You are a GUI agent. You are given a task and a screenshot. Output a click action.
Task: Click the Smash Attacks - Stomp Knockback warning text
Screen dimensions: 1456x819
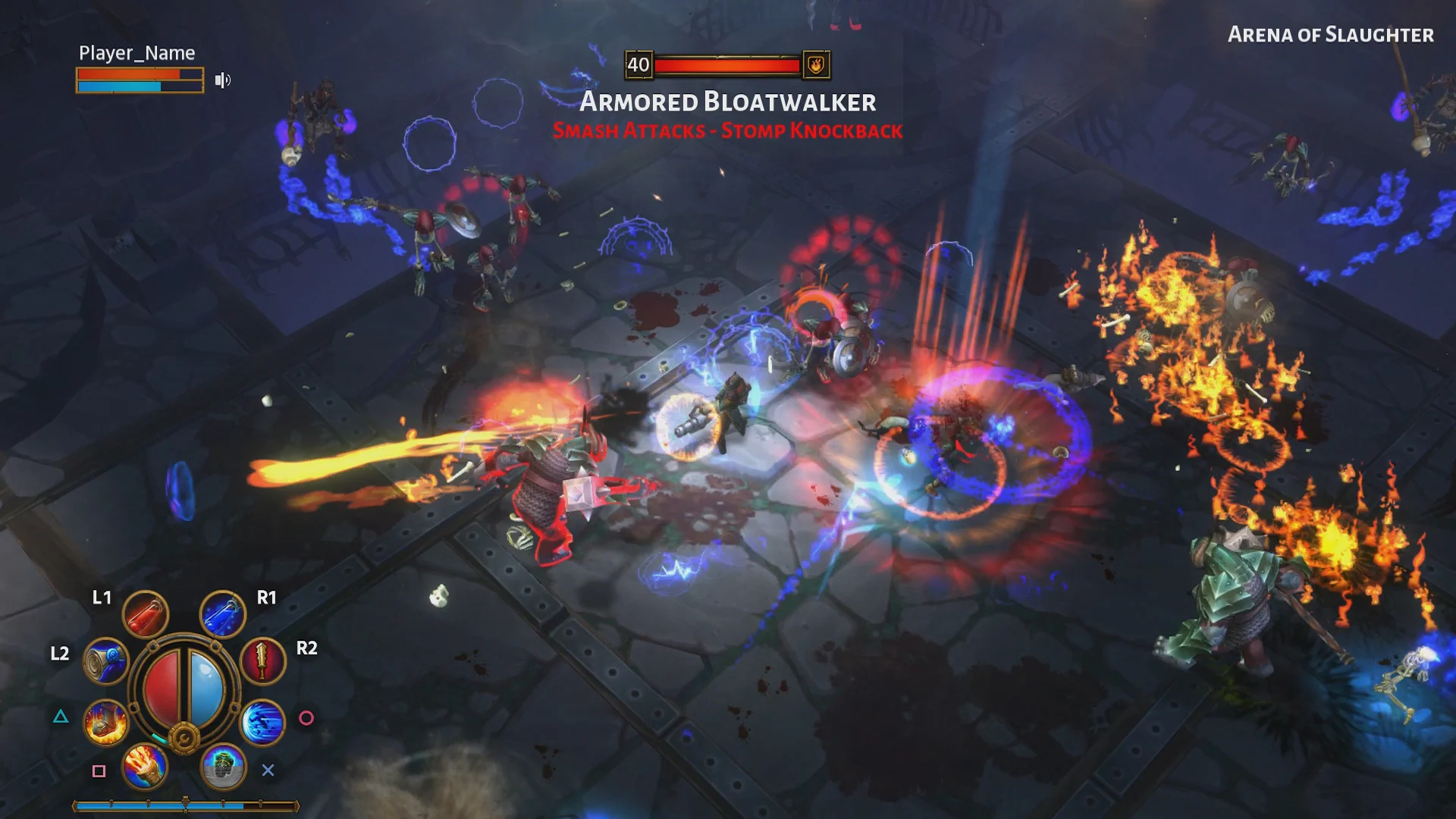[x=728, y=130]
